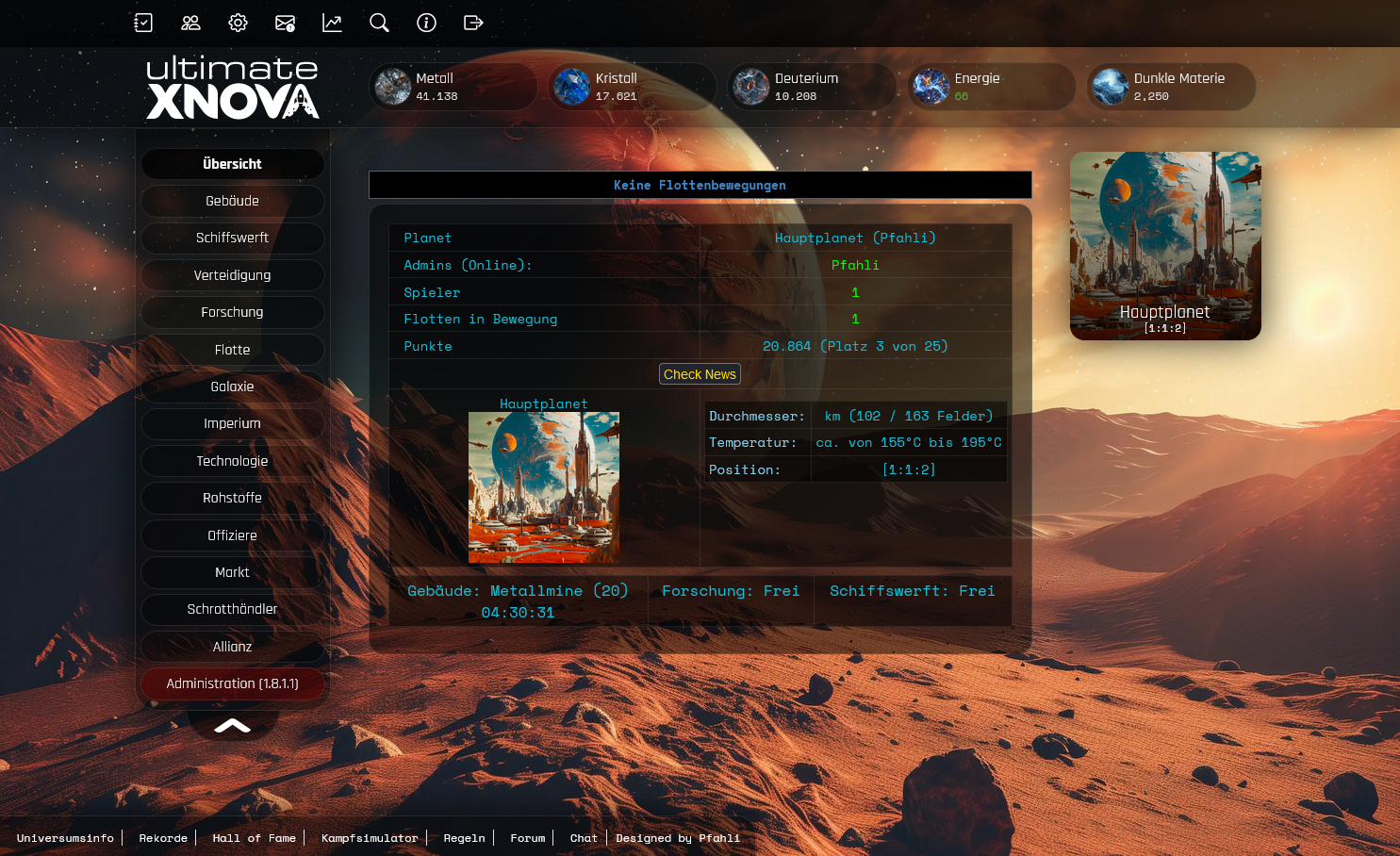Click the magnifying glass search icon
The height and width of the screenshot is (856, 1400).
(x=379, y=23)
